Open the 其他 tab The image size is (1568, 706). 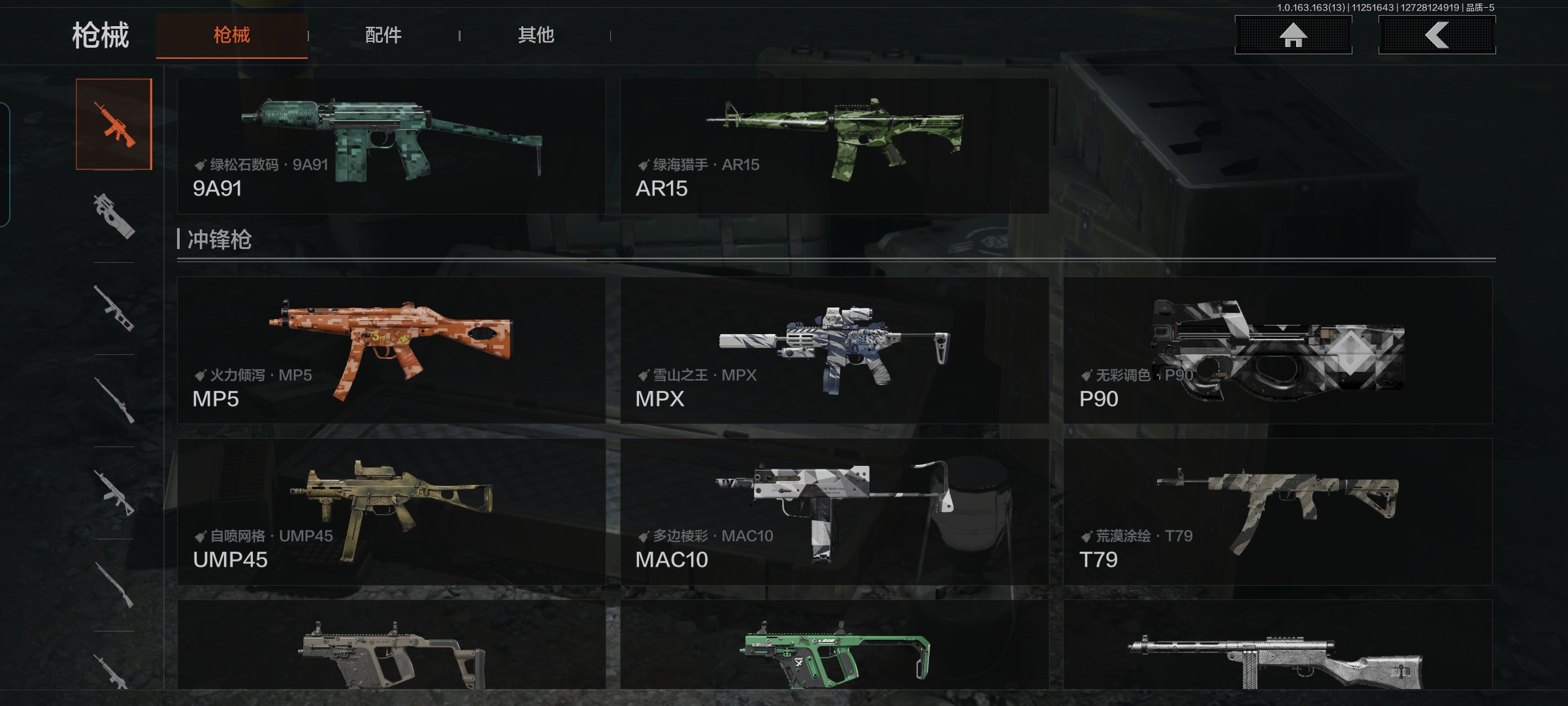[x=536, y=35]
